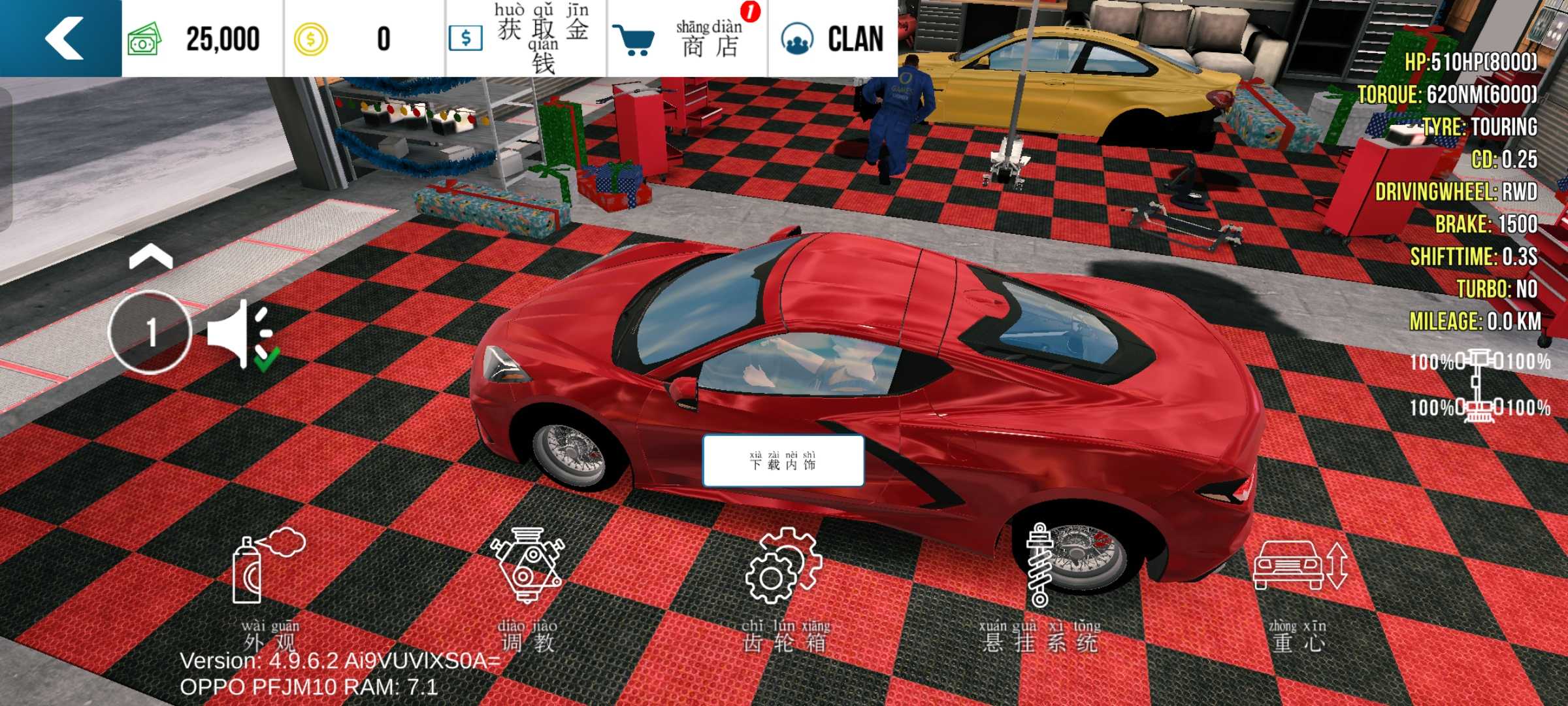
Task: Click the 下载内饰 download interior button
Action: point(783,461)
